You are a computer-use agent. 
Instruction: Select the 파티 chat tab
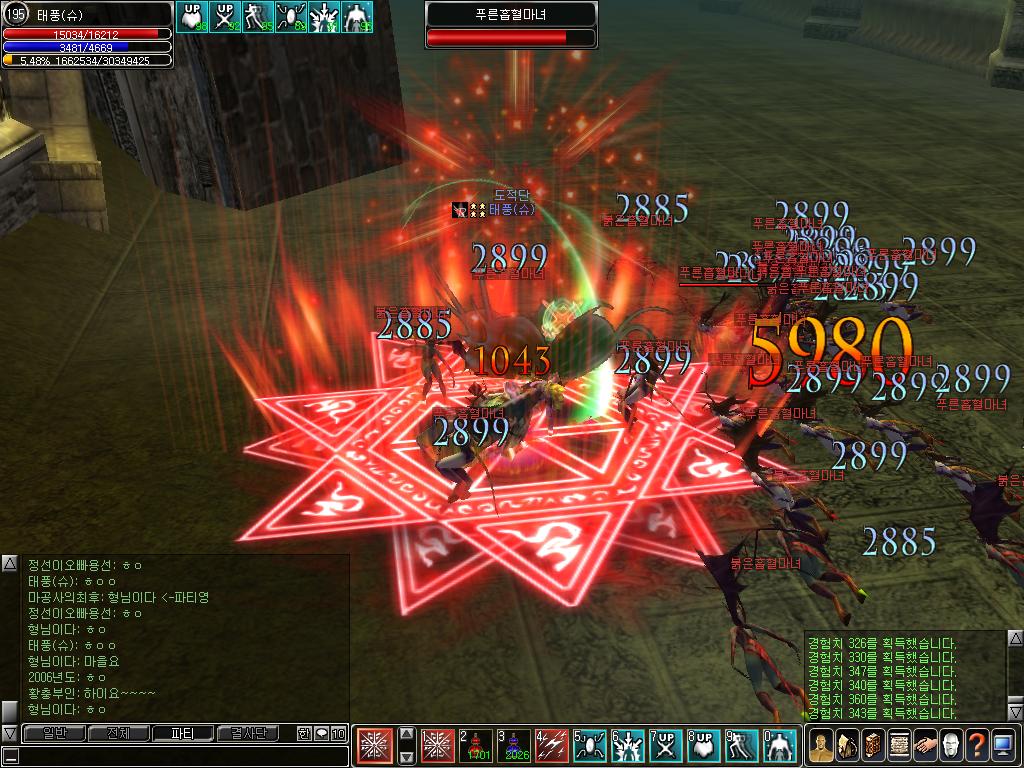(182, 734)
